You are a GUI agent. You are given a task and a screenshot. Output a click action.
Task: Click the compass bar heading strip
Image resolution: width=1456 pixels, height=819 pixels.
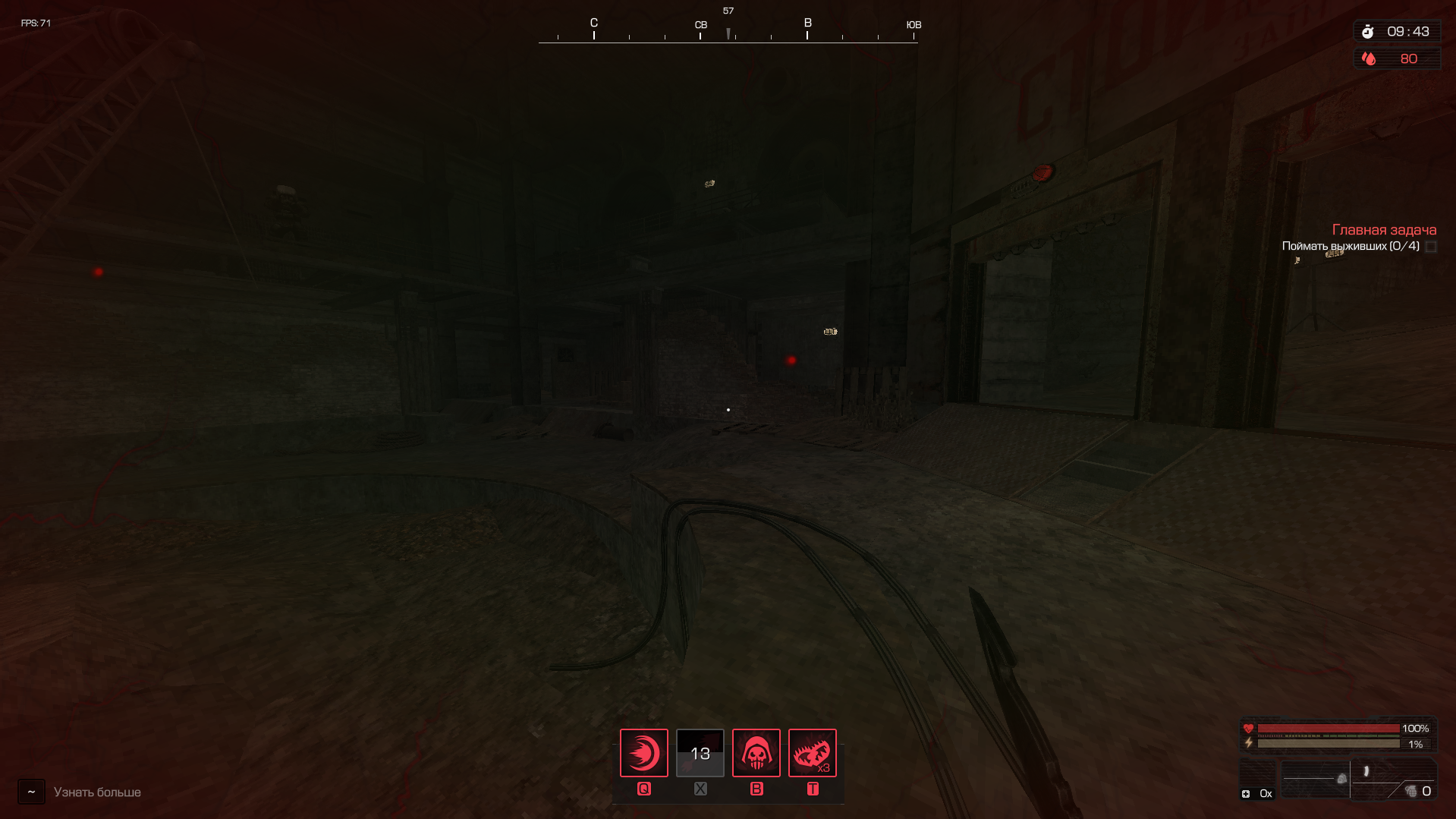pyautogui.click(x=728, y=30)
